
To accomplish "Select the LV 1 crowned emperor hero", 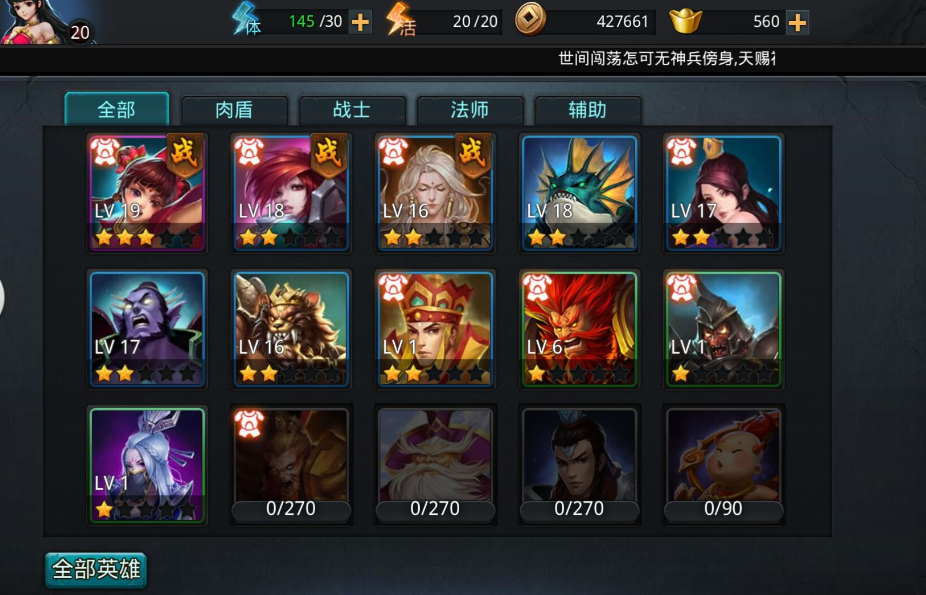I will coord(435,328).
